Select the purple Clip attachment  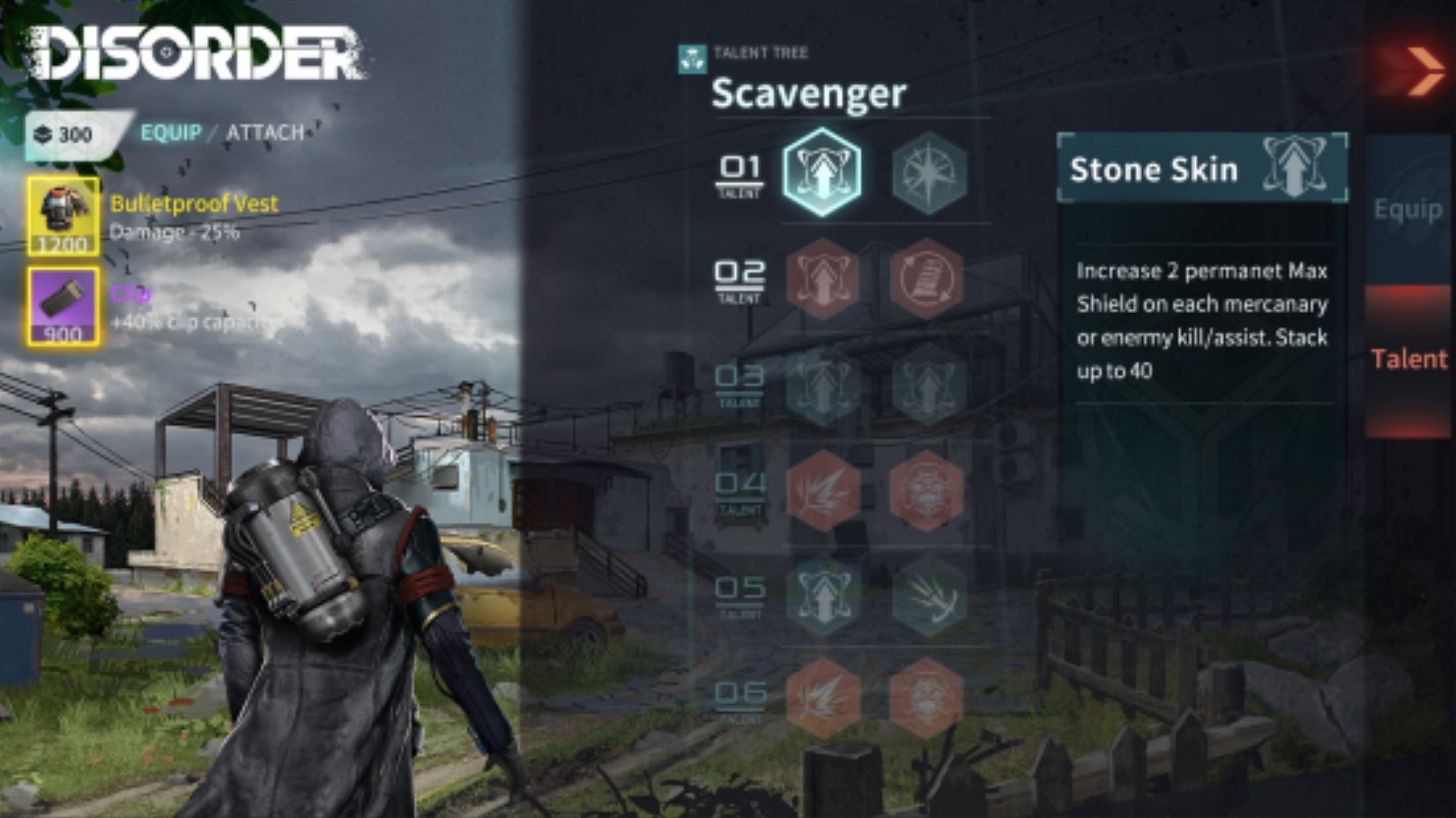tap(63, 307)
